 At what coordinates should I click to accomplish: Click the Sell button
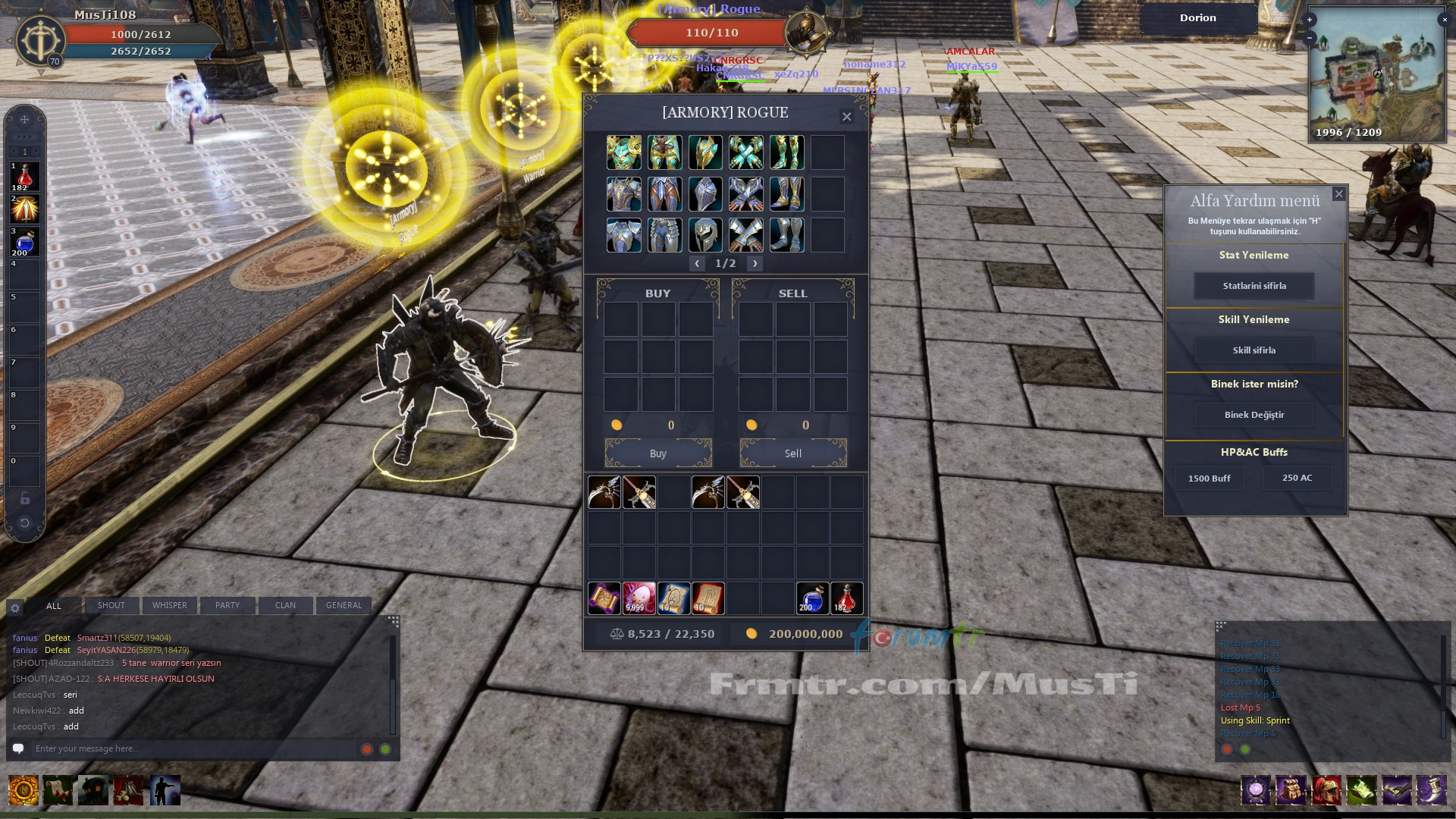point(792,453)
